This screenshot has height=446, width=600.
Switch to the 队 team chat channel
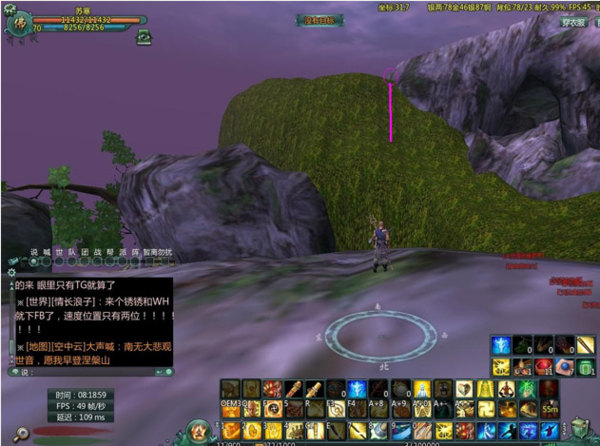(x=72, y=252)
